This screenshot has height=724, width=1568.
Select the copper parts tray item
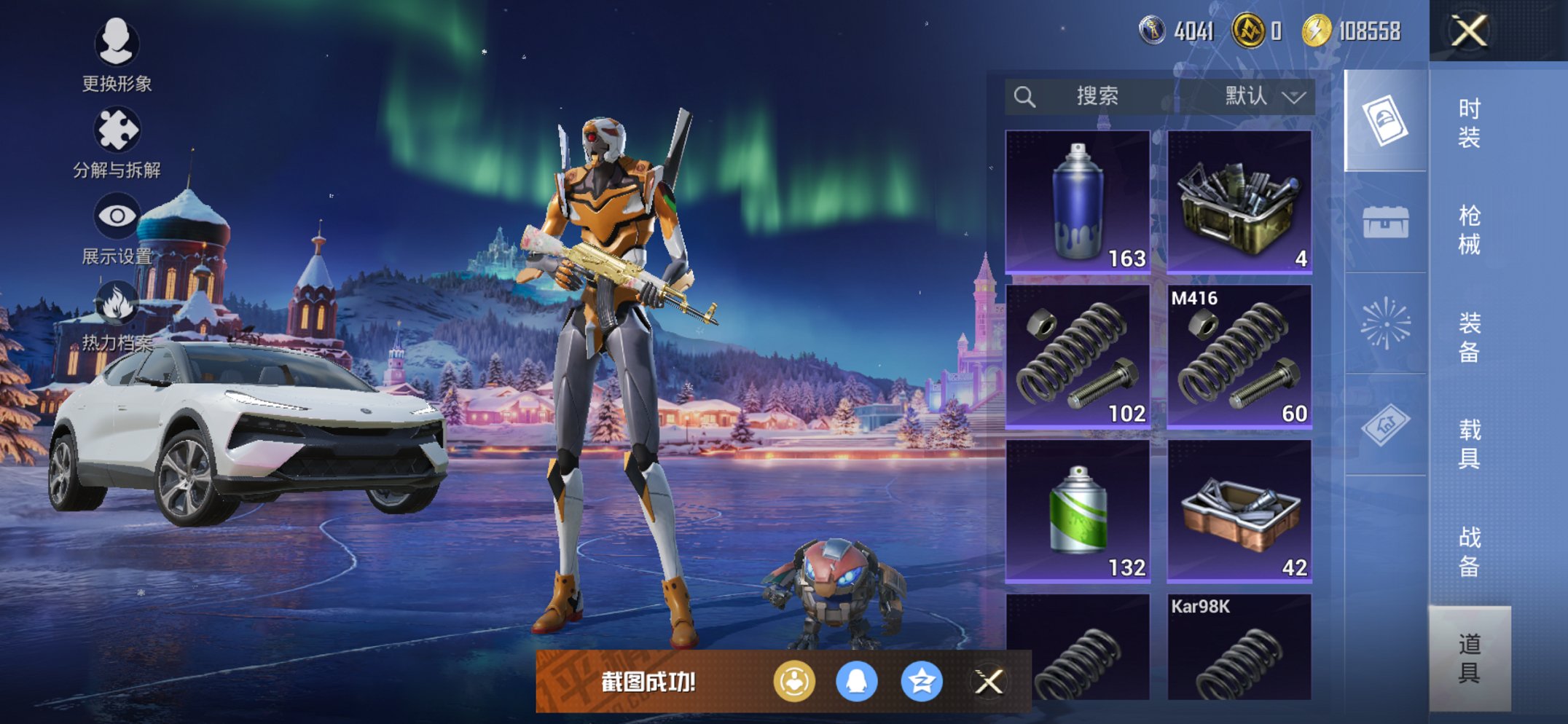1239,511
